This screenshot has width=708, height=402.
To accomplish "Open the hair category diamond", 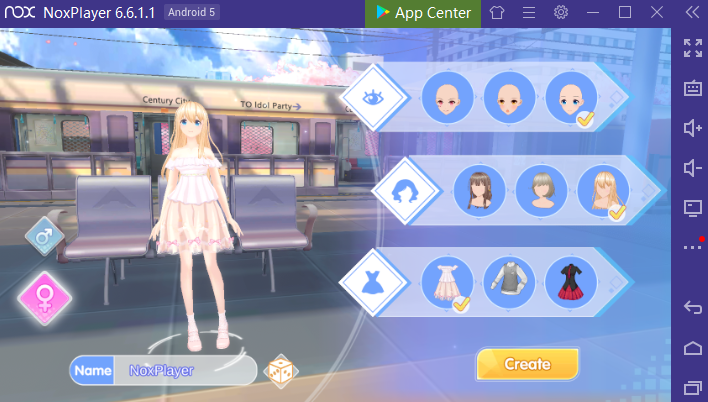I will (406, 190).
